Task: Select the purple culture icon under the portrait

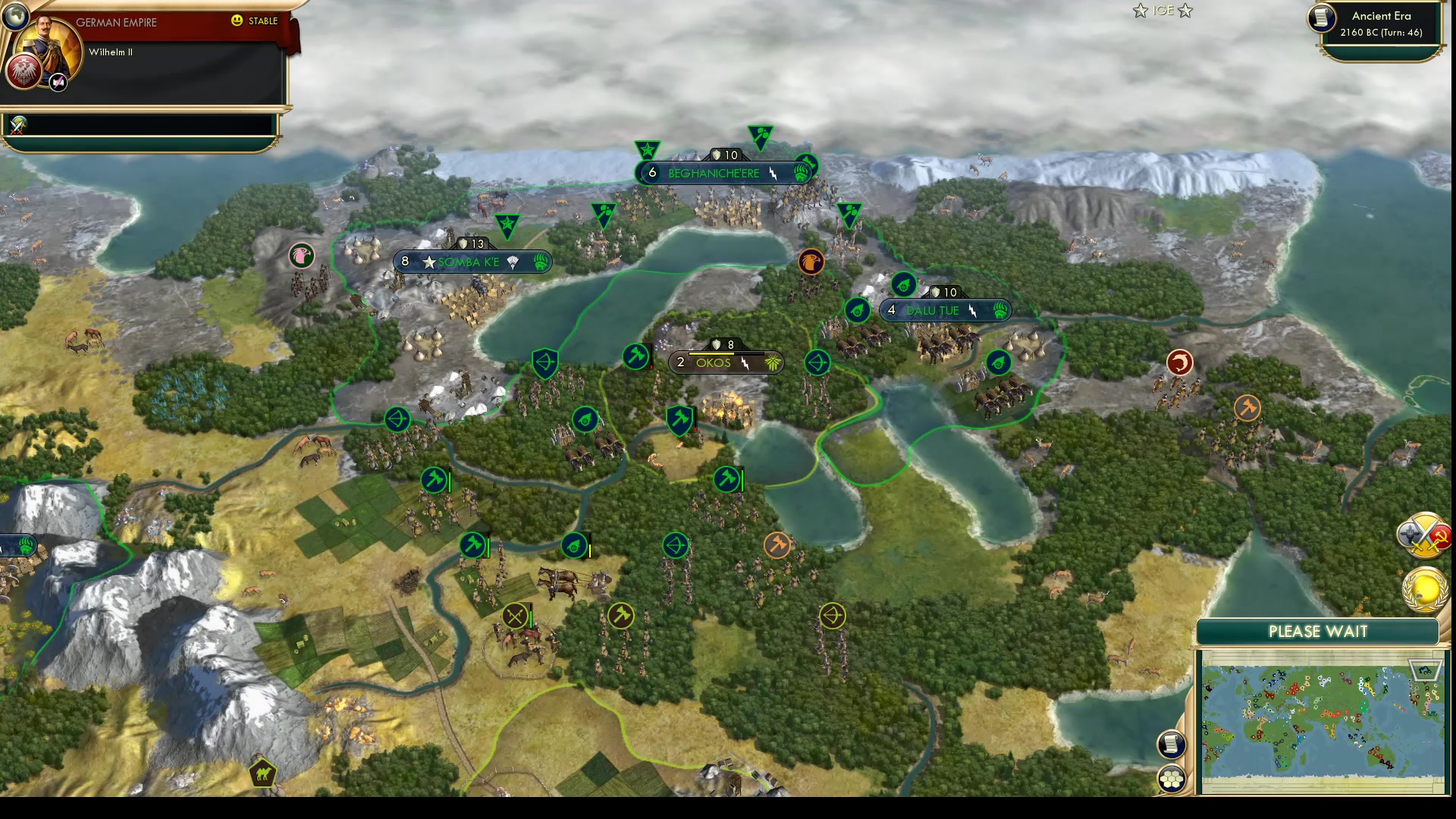Action: [x=57, y=81]
